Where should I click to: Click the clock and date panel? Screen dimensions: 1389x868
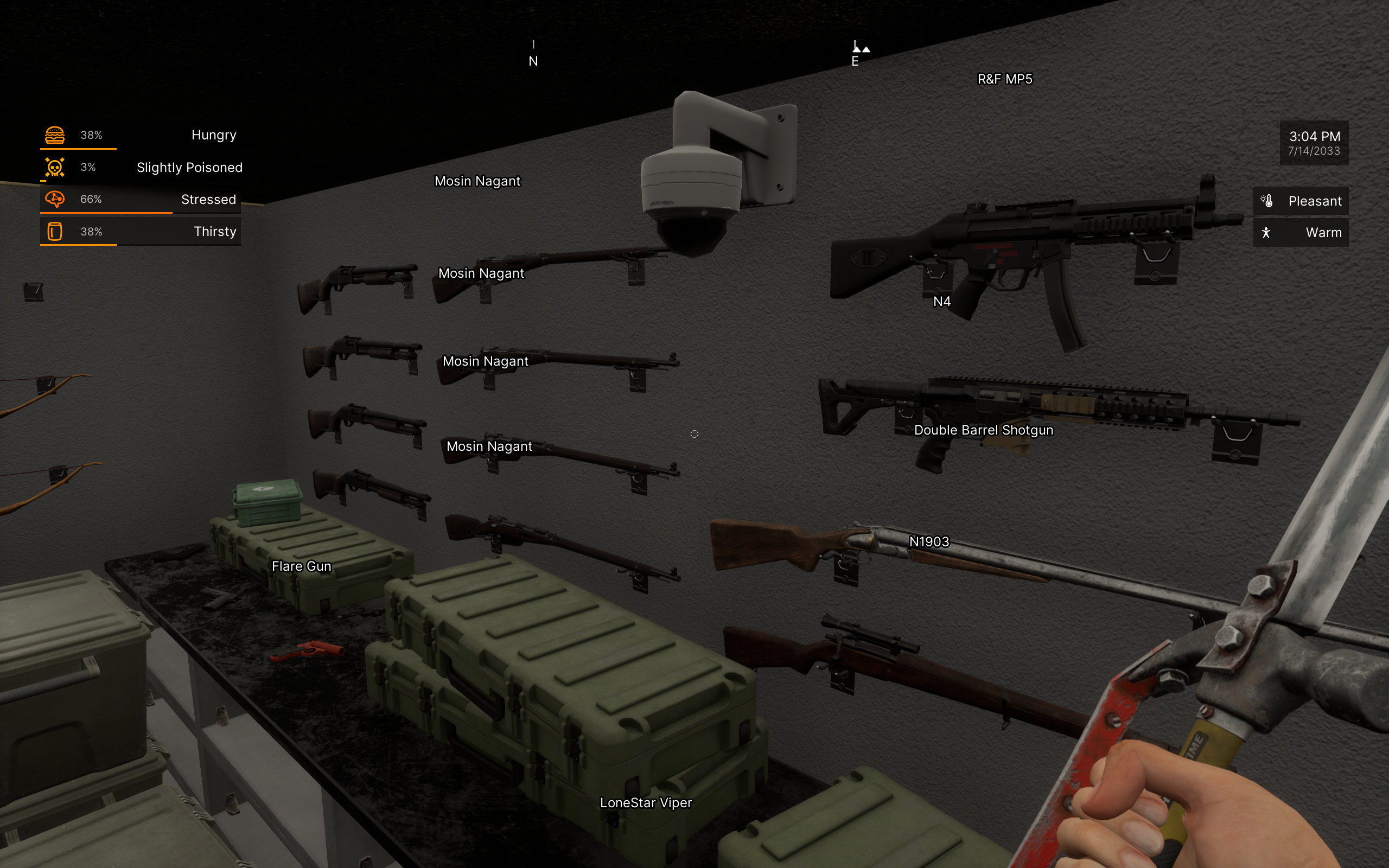[1313, 143]
